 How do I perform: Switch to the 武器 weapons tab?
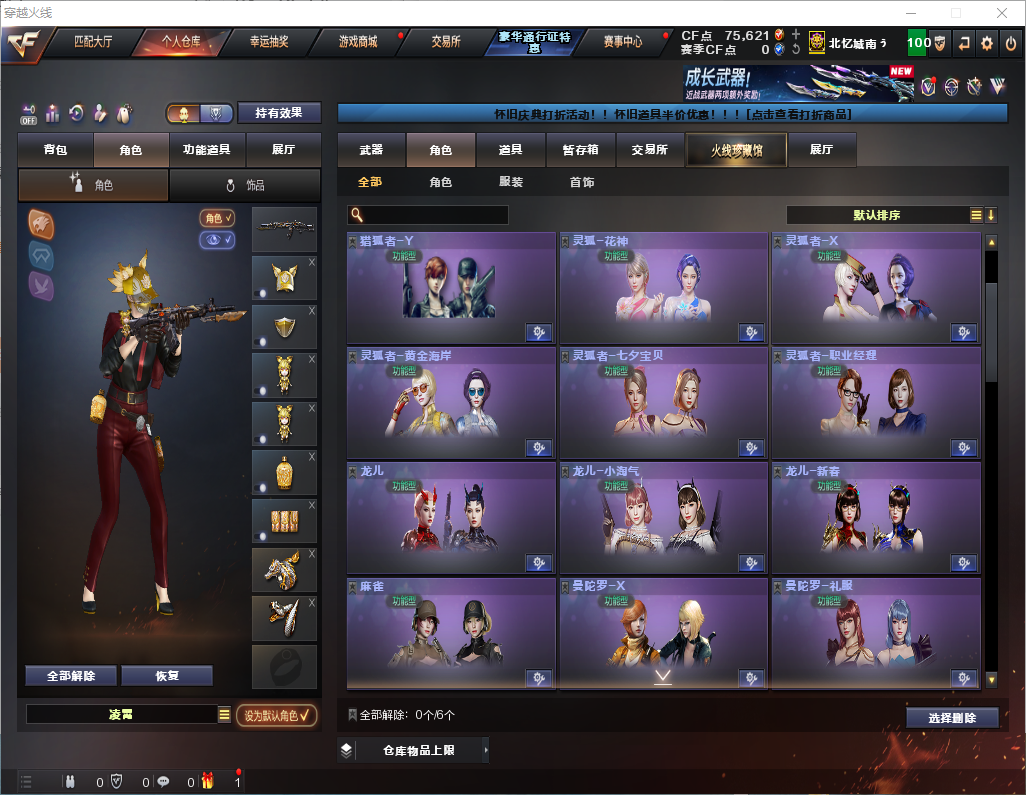pos(371,150)
